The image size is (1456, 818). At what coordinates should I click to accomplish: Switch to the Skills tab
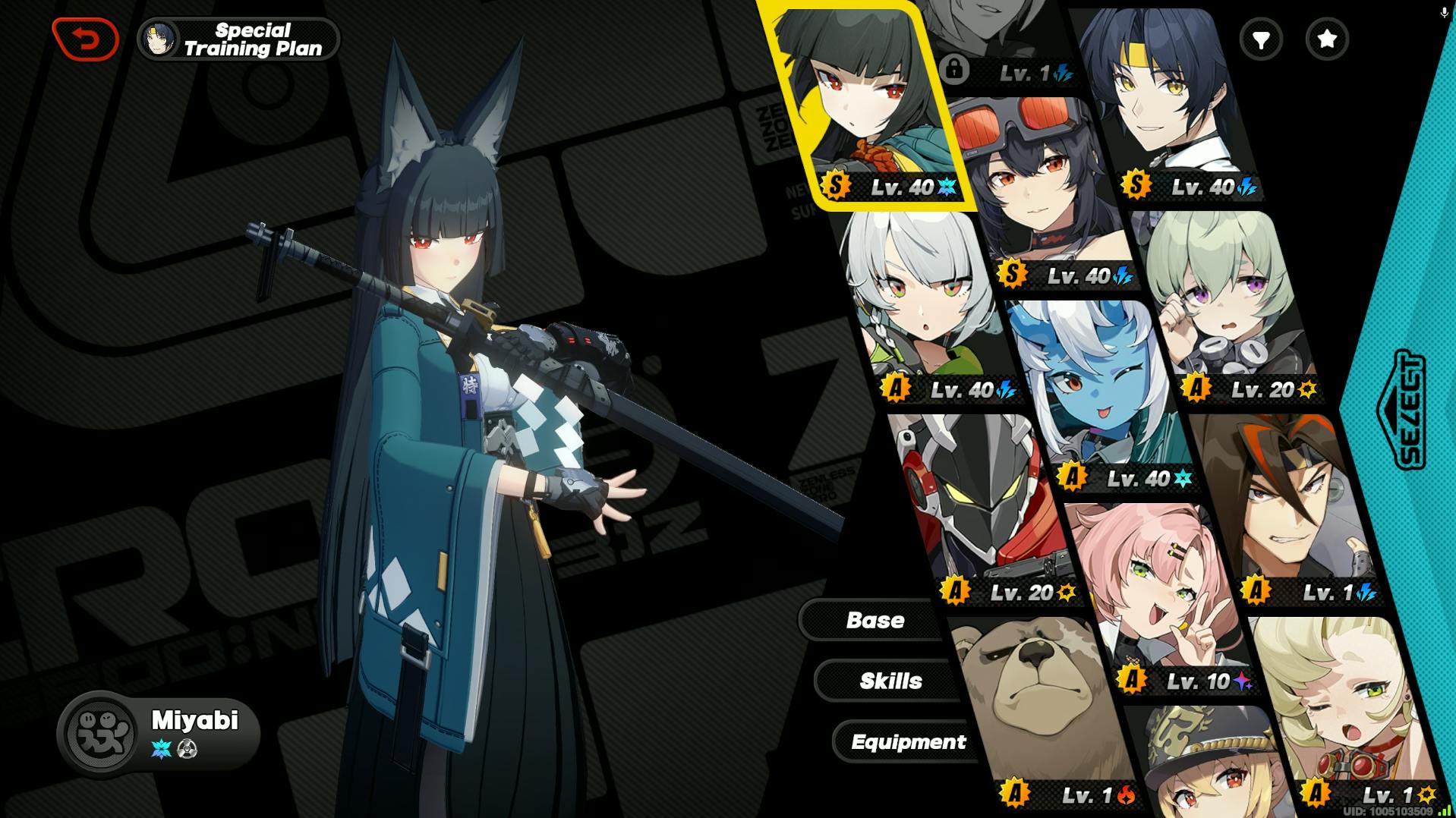pyautogui.click(x=890, y=681)
